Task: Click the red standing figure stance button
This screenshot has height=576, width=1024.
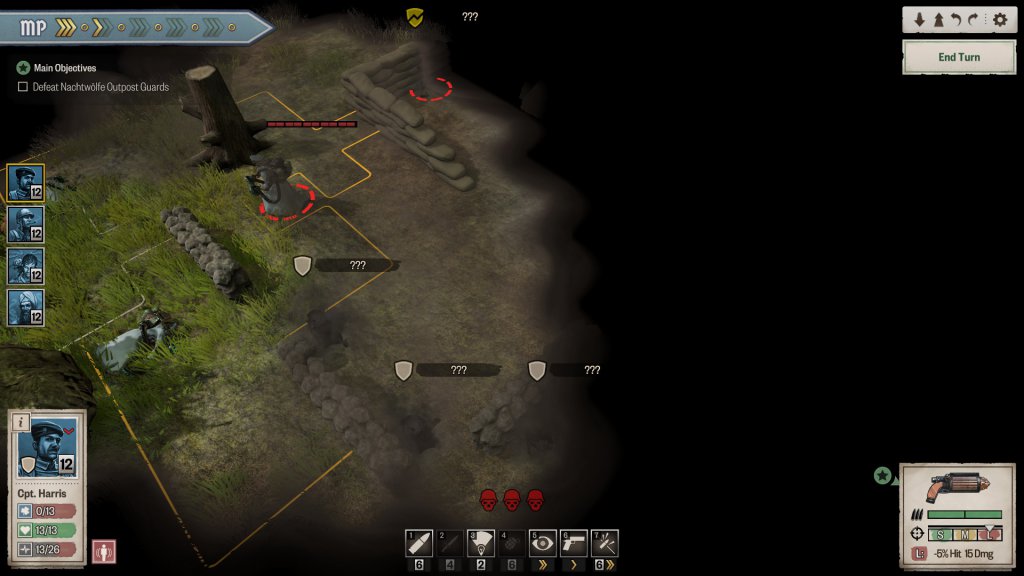Action: 104,551
